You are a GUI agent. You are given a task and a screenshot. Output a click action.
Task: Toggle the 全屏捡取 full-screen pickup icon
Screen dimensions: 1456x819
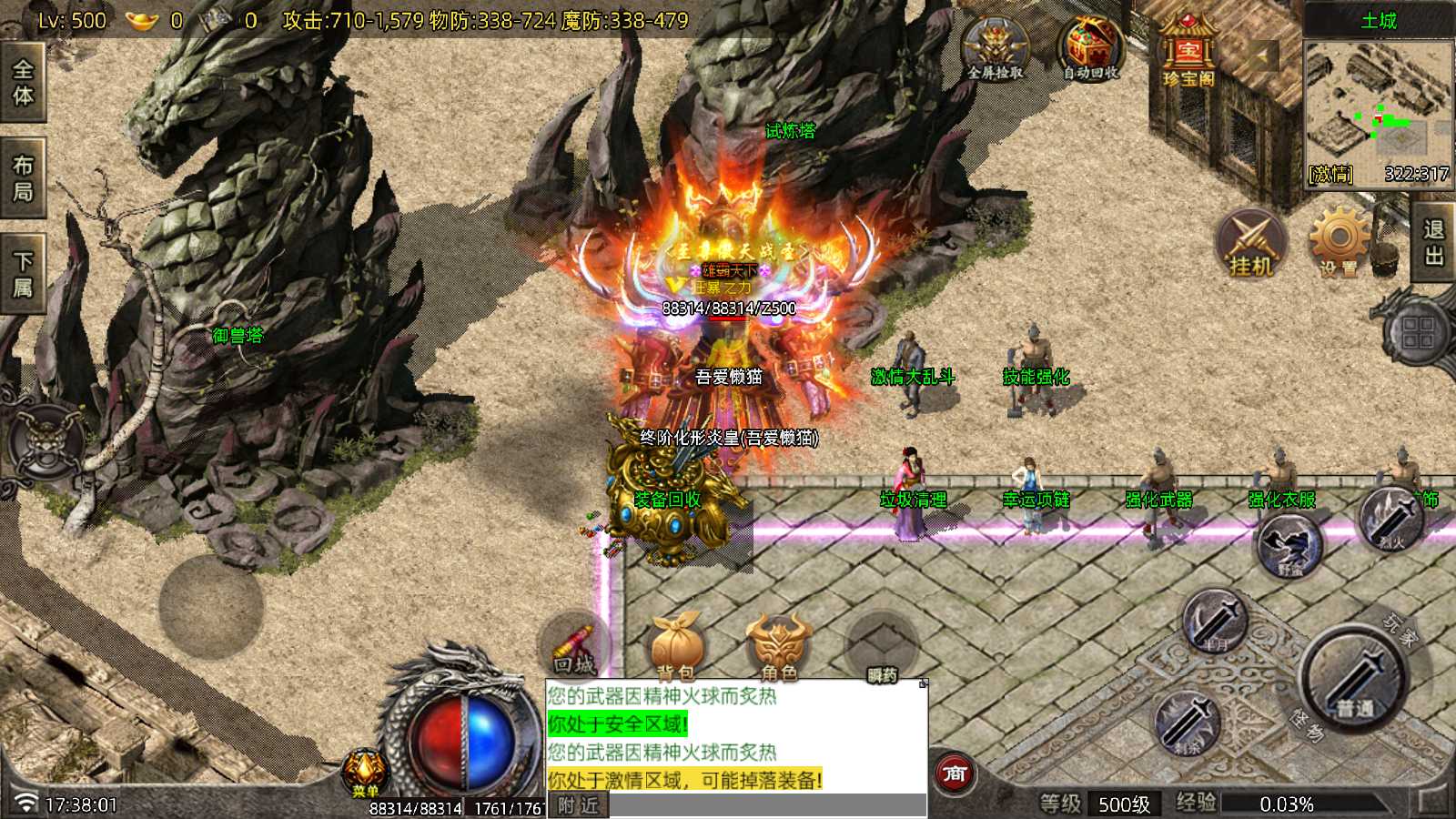pos(995,50)
